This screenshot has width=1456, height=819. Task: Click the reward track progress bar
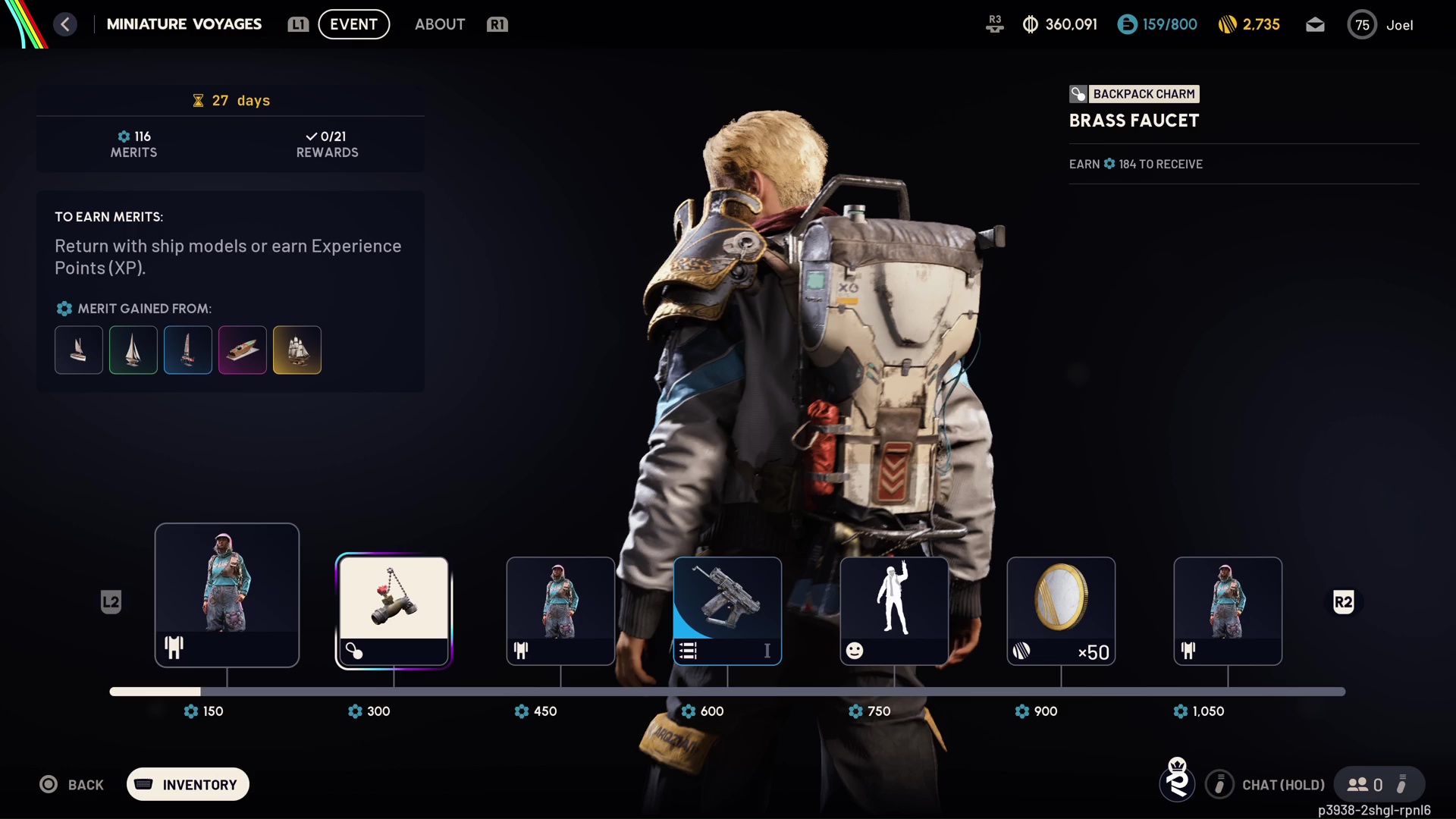(726, 692)
